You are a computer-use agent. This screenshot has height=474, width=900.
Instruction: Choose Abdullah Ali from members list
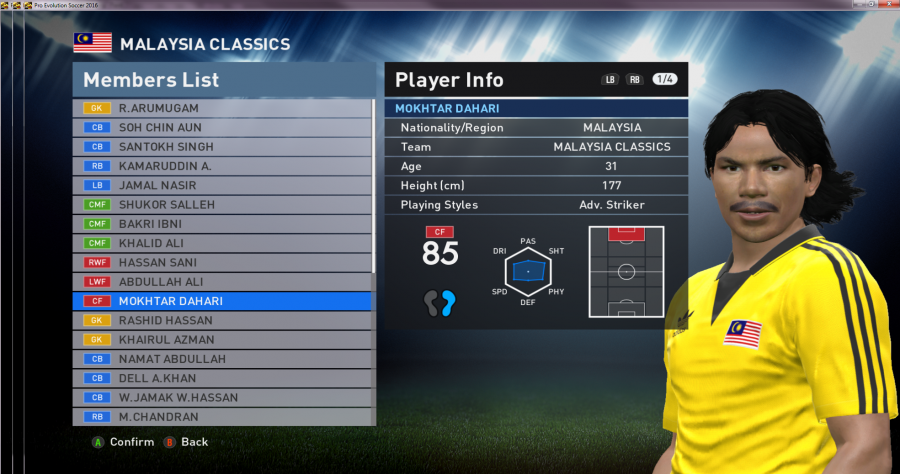pos(222,282)
